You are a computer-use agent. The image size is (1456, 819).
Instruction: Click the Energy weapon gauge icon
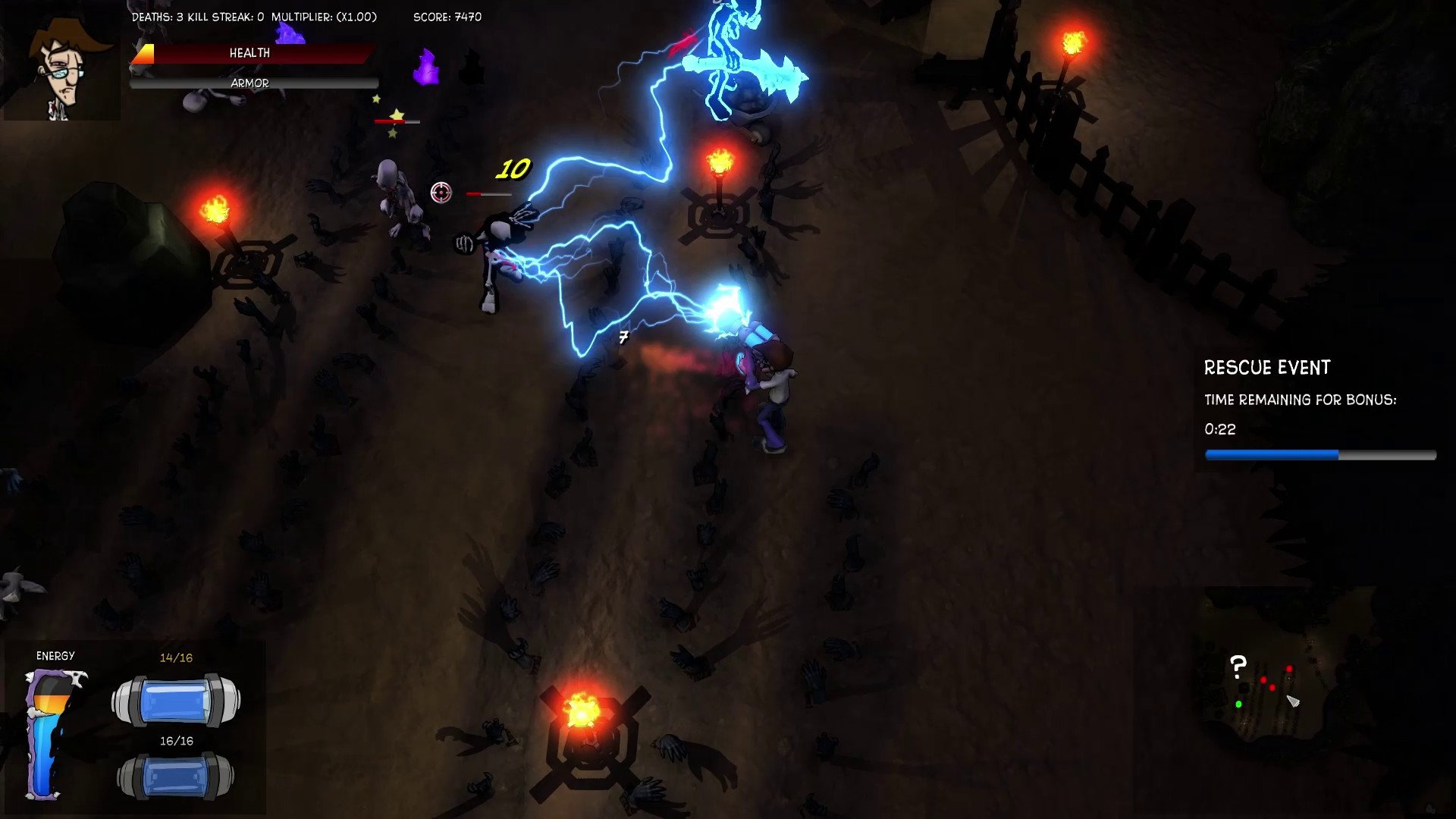click(x=52, y=733)
